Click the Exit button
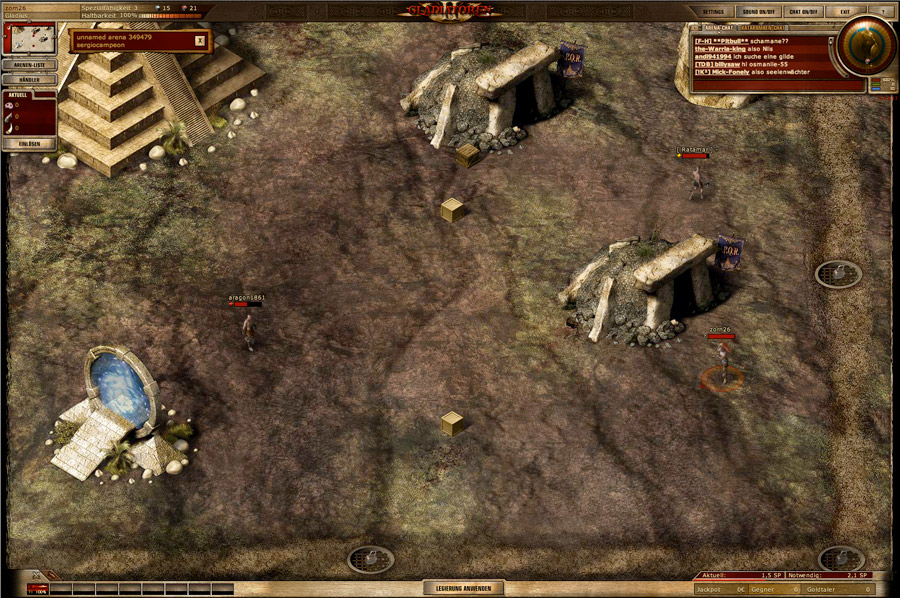Screen dimensions: 900x598 pyautogui.click(x=846, y=11)
